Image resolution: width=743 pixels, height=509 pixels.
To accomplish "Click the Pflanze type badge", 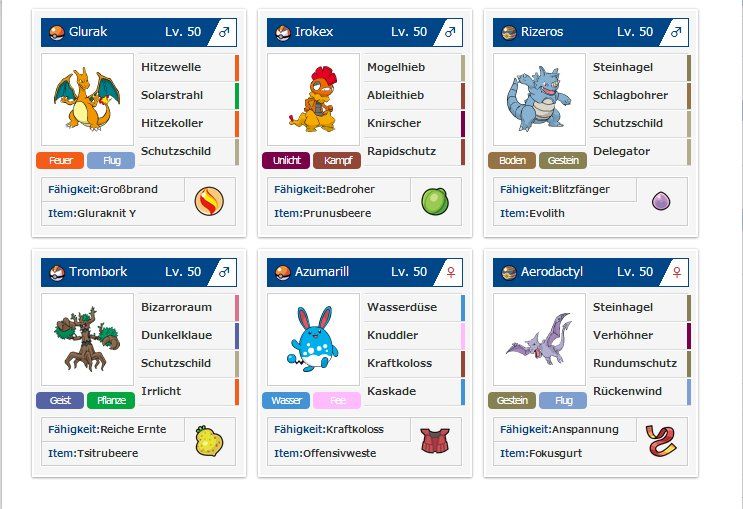I will (111, 400).
